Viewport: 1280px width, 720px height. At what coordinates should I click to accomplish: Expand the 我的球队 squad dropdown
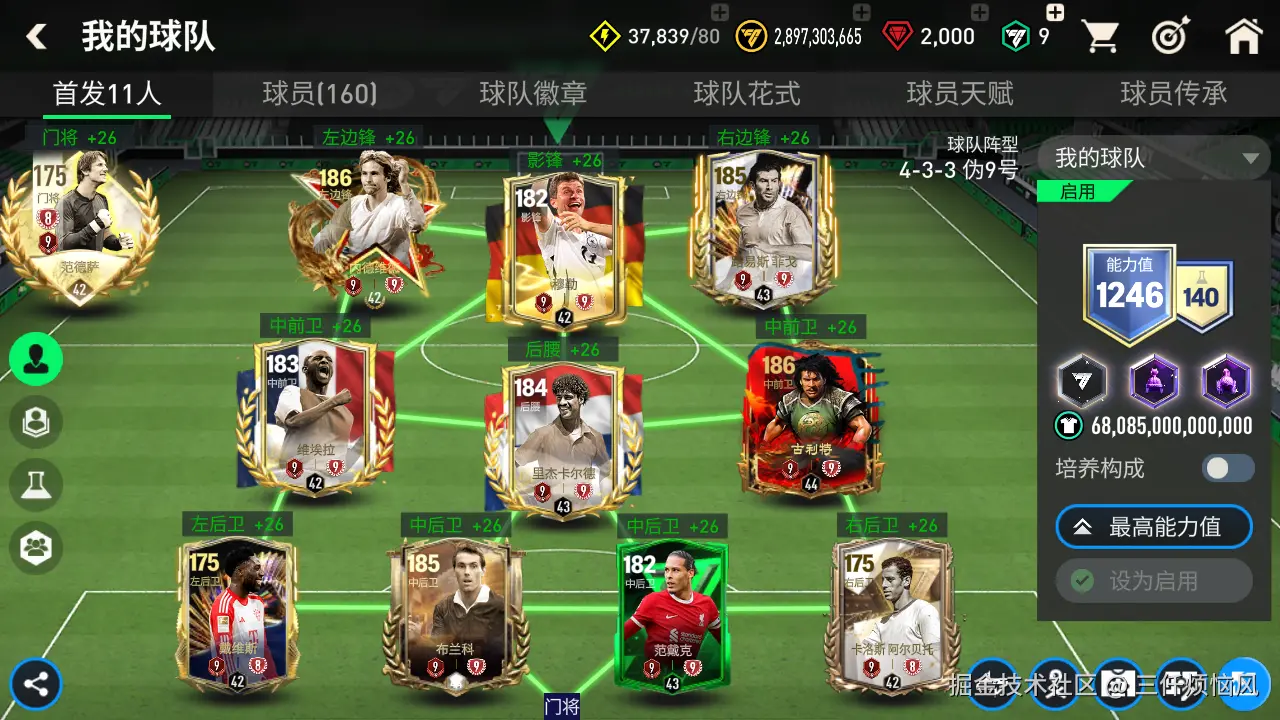tap(1154, 158)
